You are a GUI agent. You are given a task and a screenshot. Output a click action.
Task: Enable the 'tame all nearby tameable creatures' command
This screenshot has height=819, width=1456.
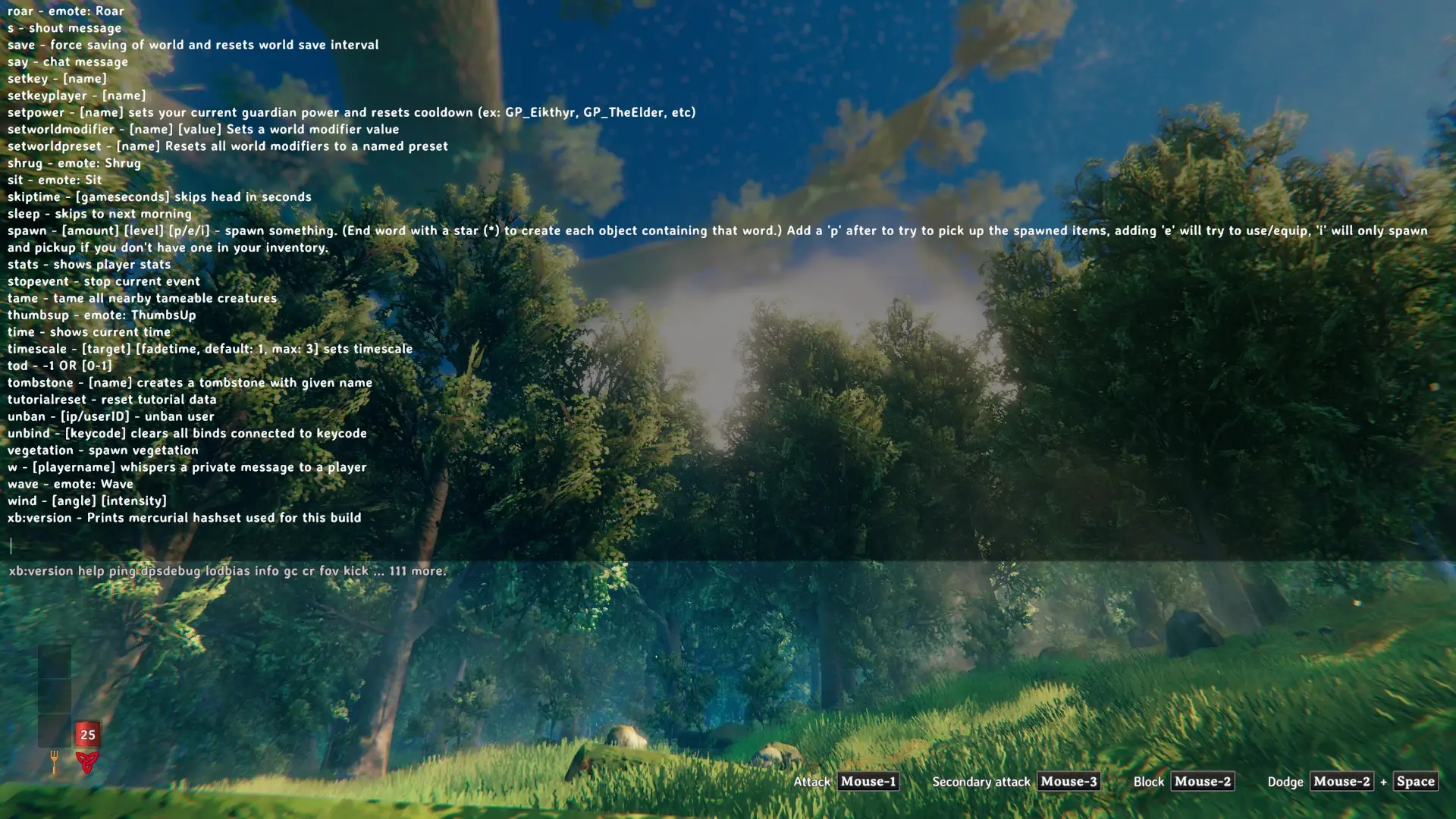click(142, 298)
